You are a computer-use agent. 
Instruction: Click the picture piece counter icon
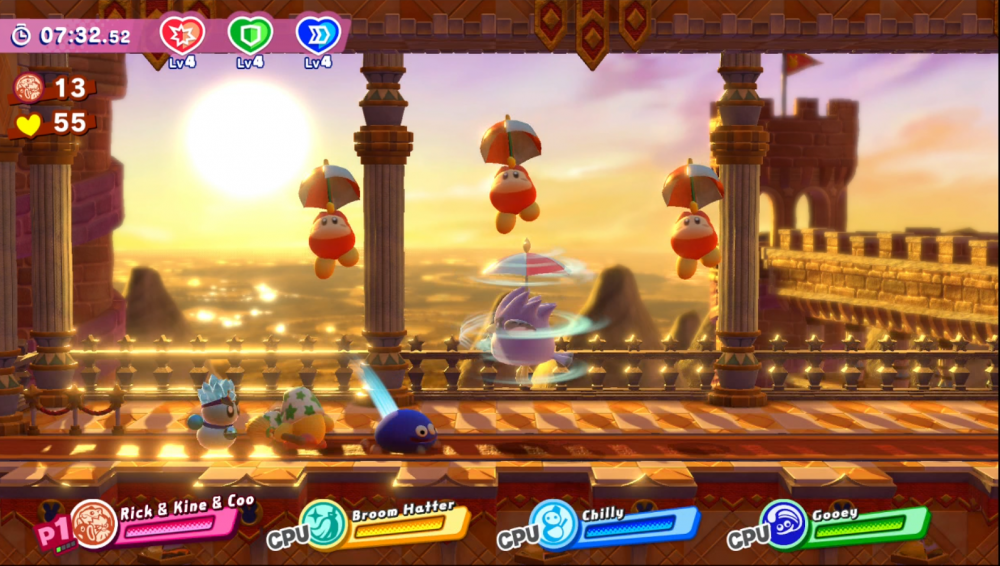pos(28,88)
